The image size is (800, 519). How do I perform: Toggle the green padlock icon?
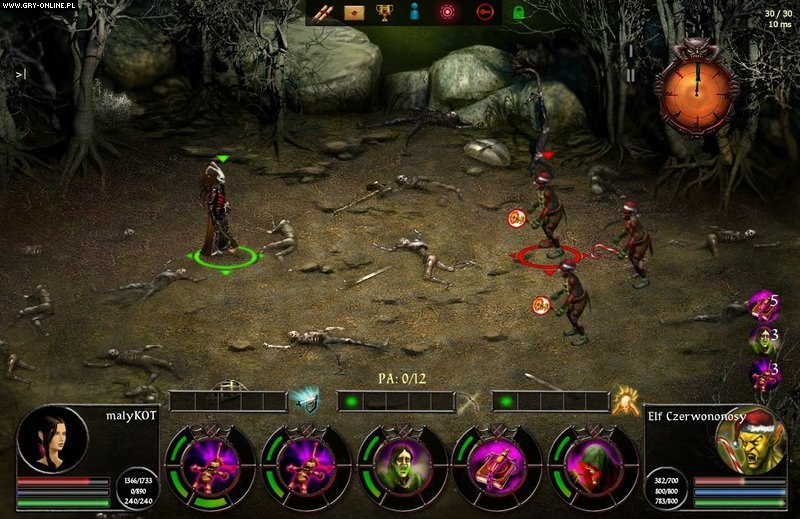pos(518,12)
